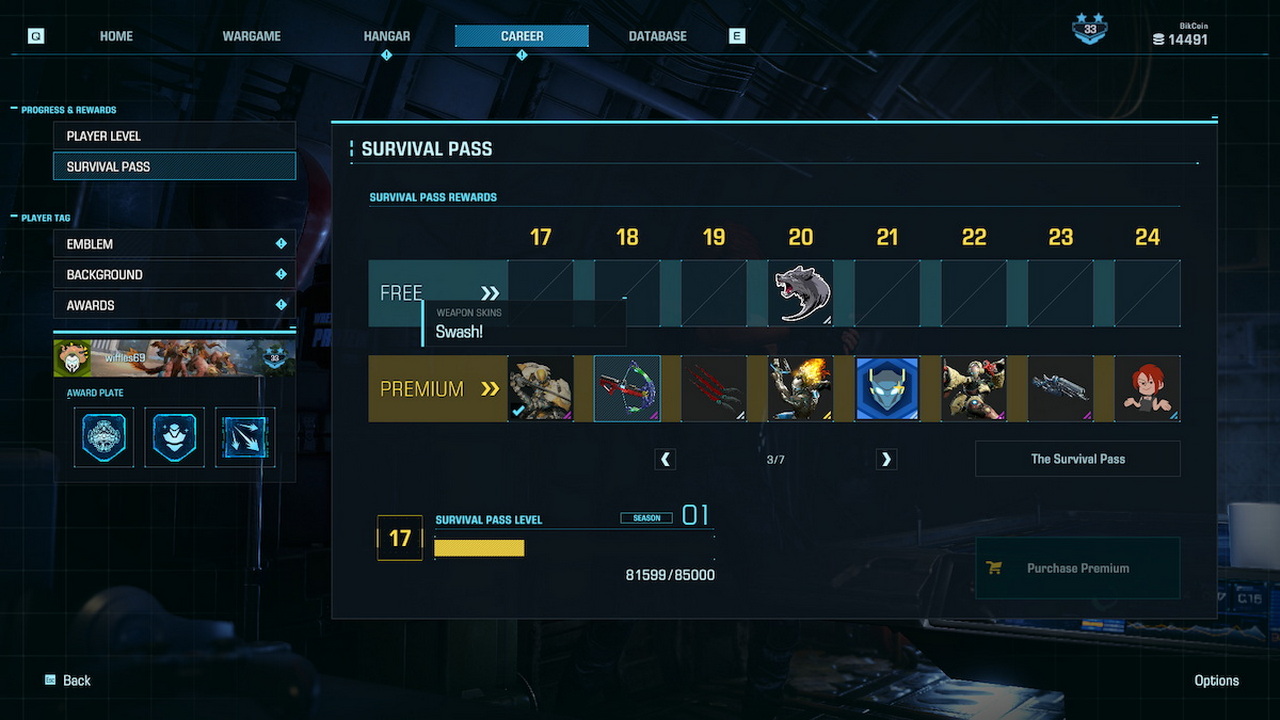Go to the previous rewards page
The width and height of the screenshot is (1280, 720).
[665, 459]
